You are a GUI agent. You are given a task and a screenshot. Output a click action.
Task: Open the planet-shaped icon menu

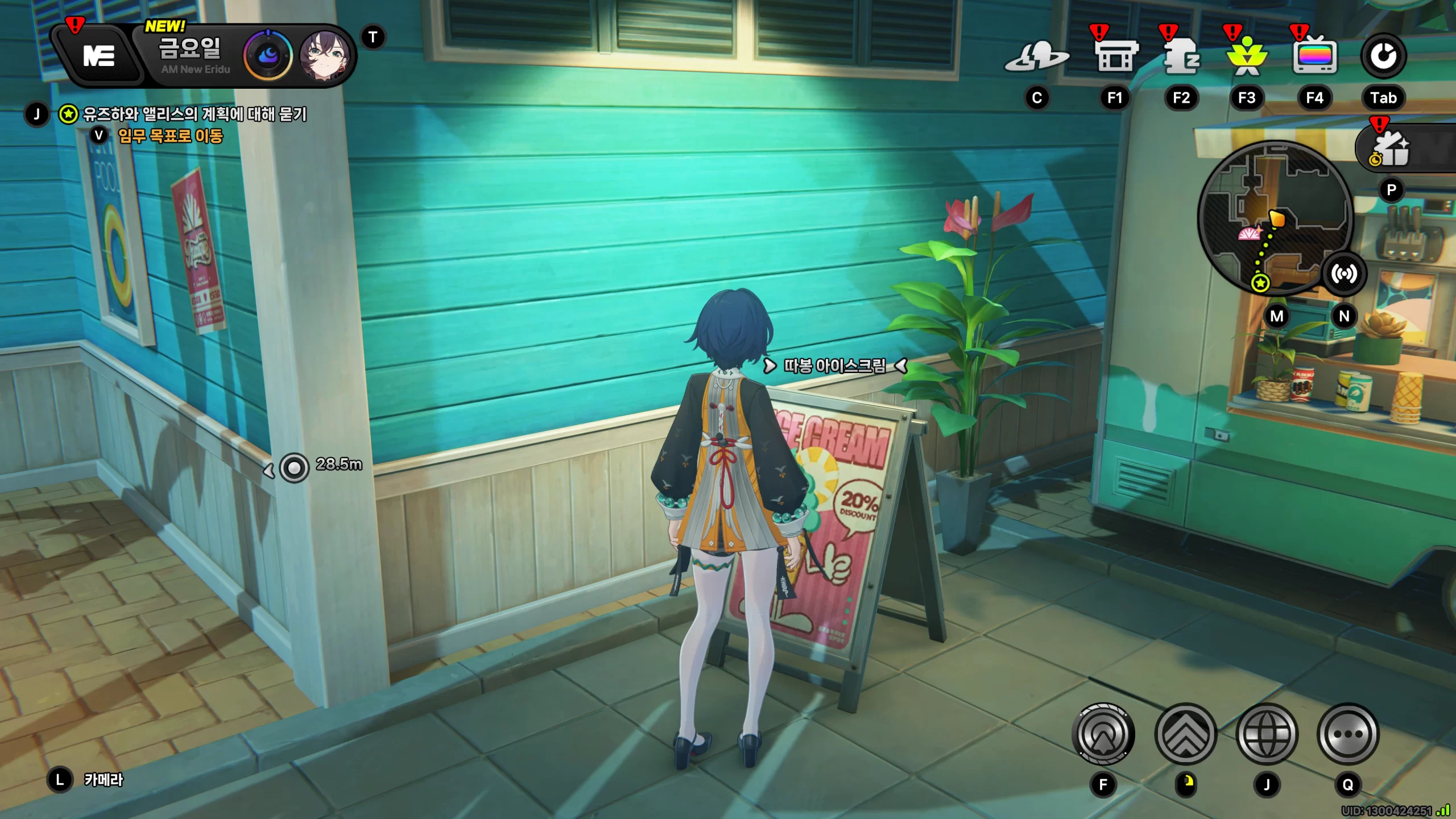(1036, 57)
